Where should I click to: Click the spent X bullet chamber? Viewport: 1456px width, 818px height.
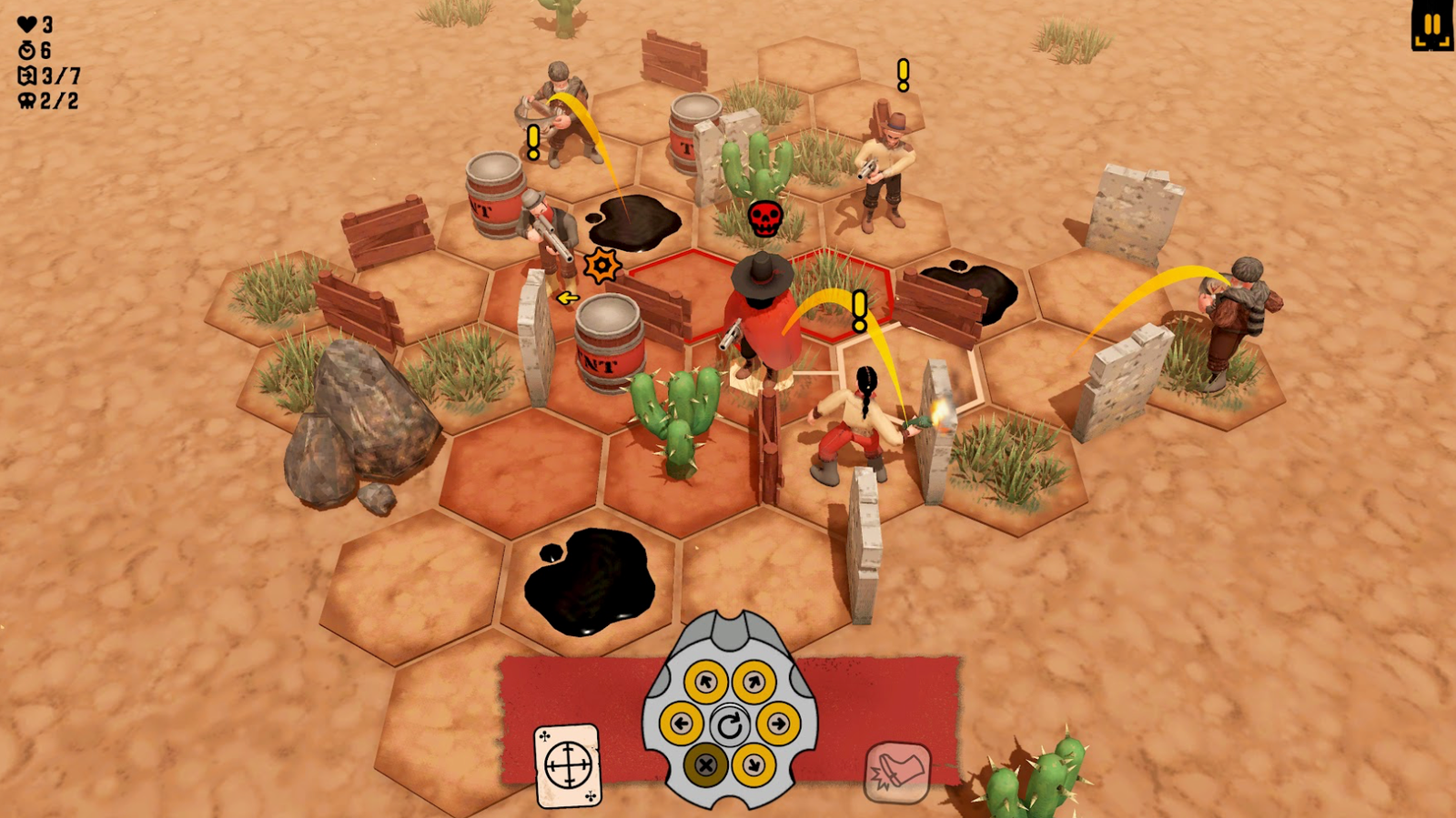click(705, 765)
